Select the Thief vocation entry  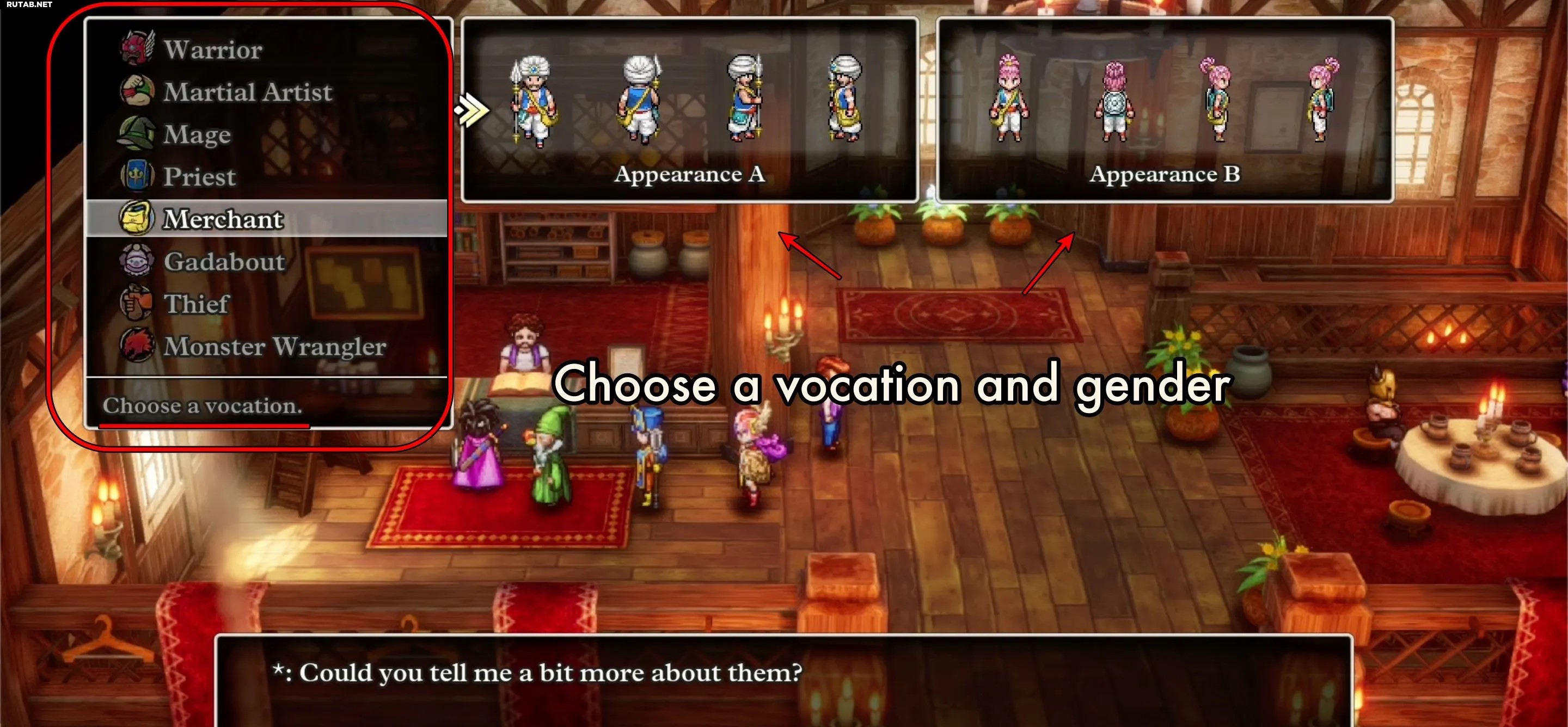[196, 304]
